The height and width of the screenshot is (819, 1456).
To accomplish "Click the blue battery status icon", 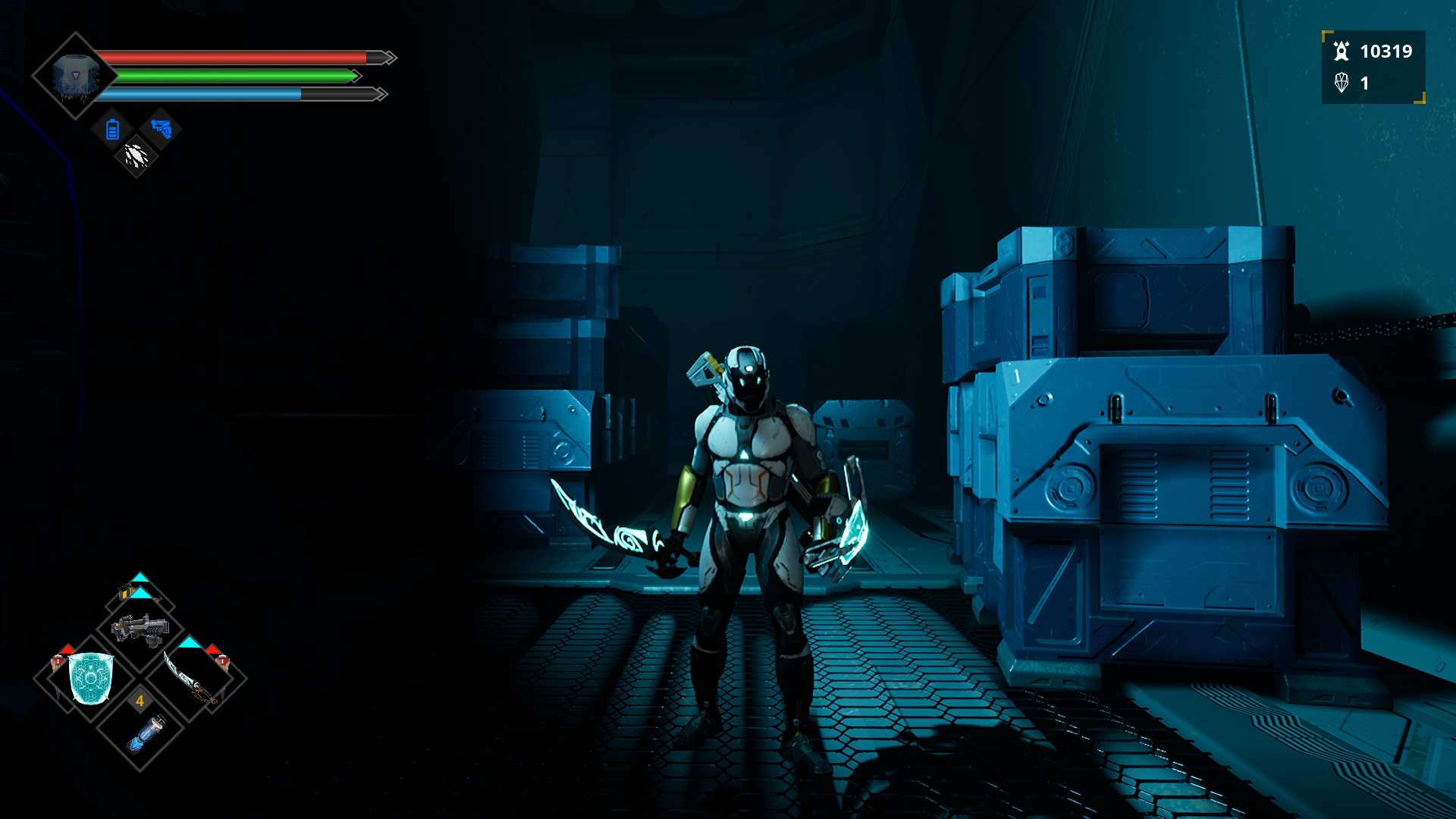I will click(112, 130).
